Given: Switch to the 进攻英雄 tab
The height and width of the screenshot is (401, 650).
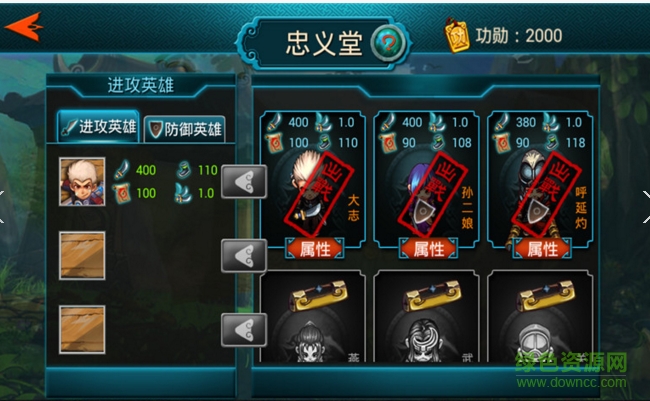Looking at the screenshot, I should pos(98,127).
